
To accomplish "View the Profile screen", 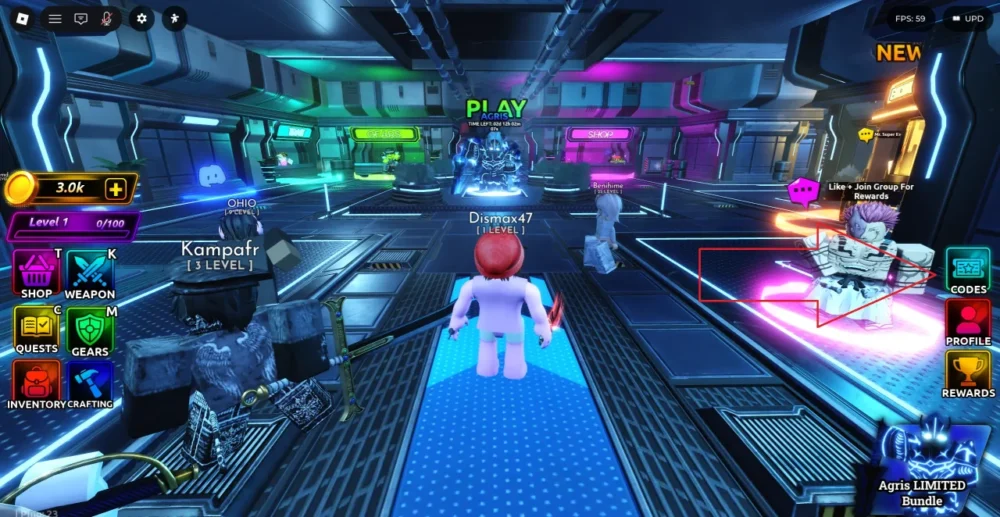I will point(967,322).
